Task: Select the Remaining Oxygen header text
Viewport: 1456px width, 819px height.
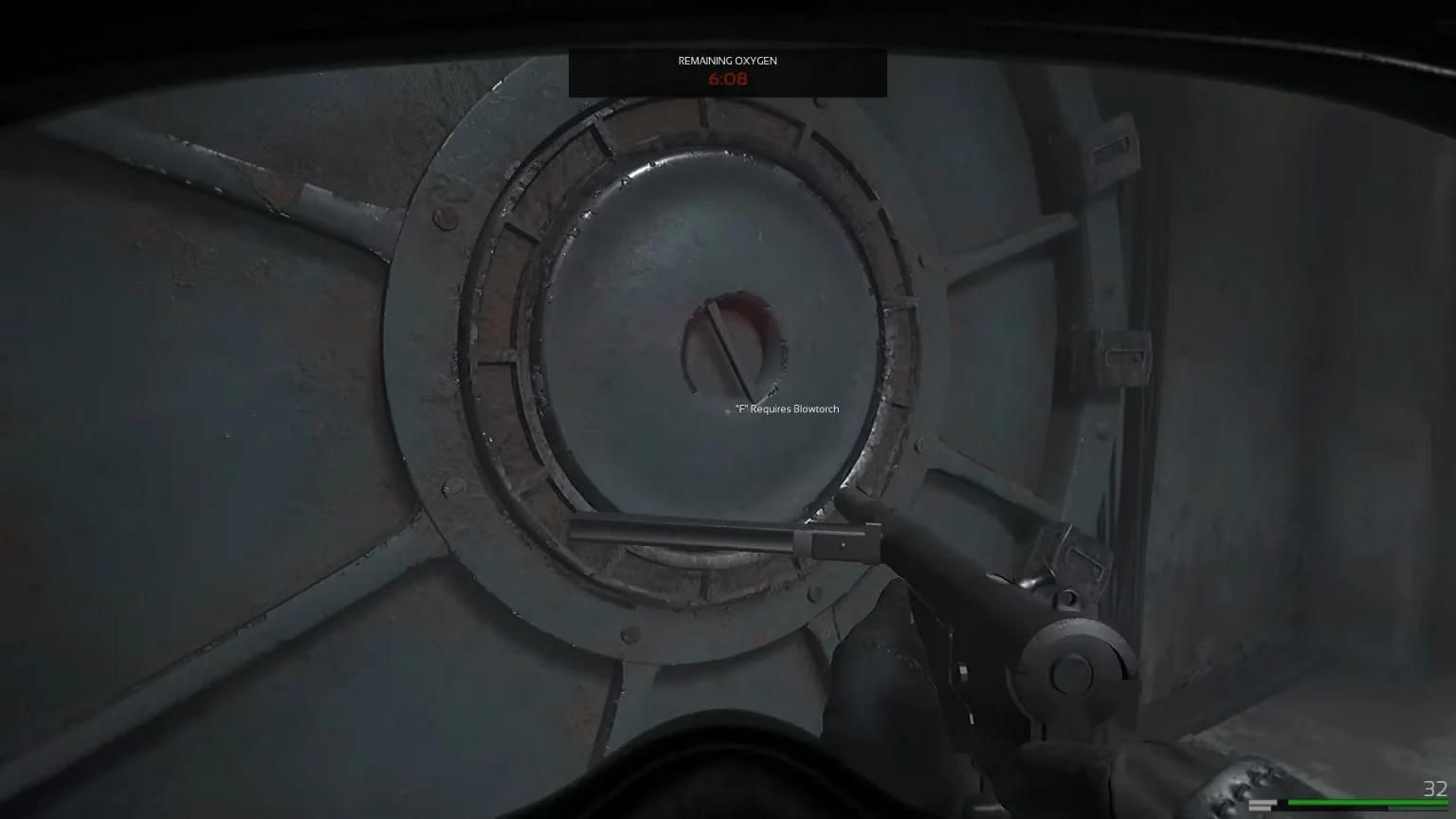Action: point(726,60)
